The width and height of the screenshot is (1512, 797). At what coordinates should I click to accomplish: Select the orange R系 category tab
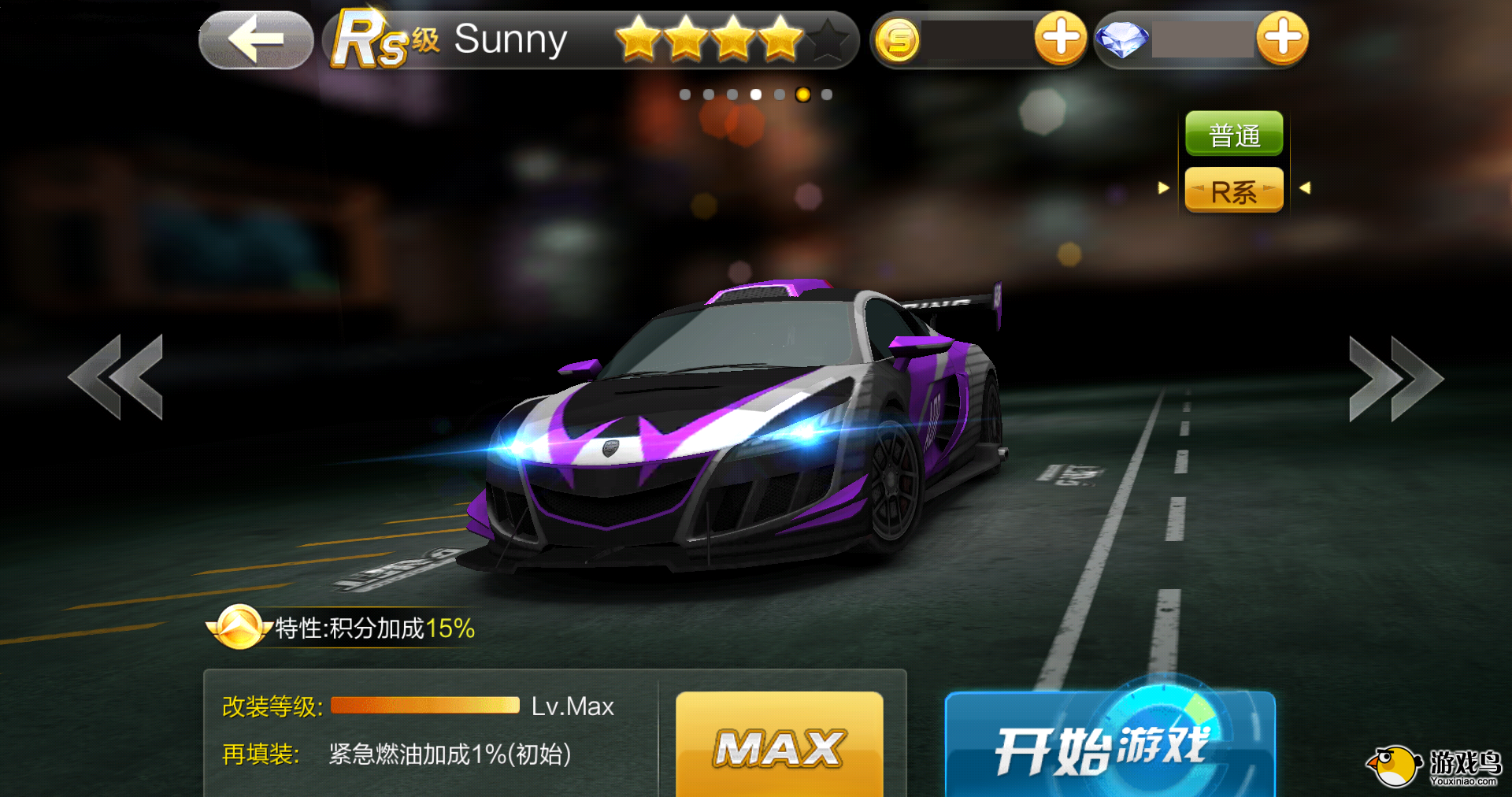click(x=1234, y=191)
